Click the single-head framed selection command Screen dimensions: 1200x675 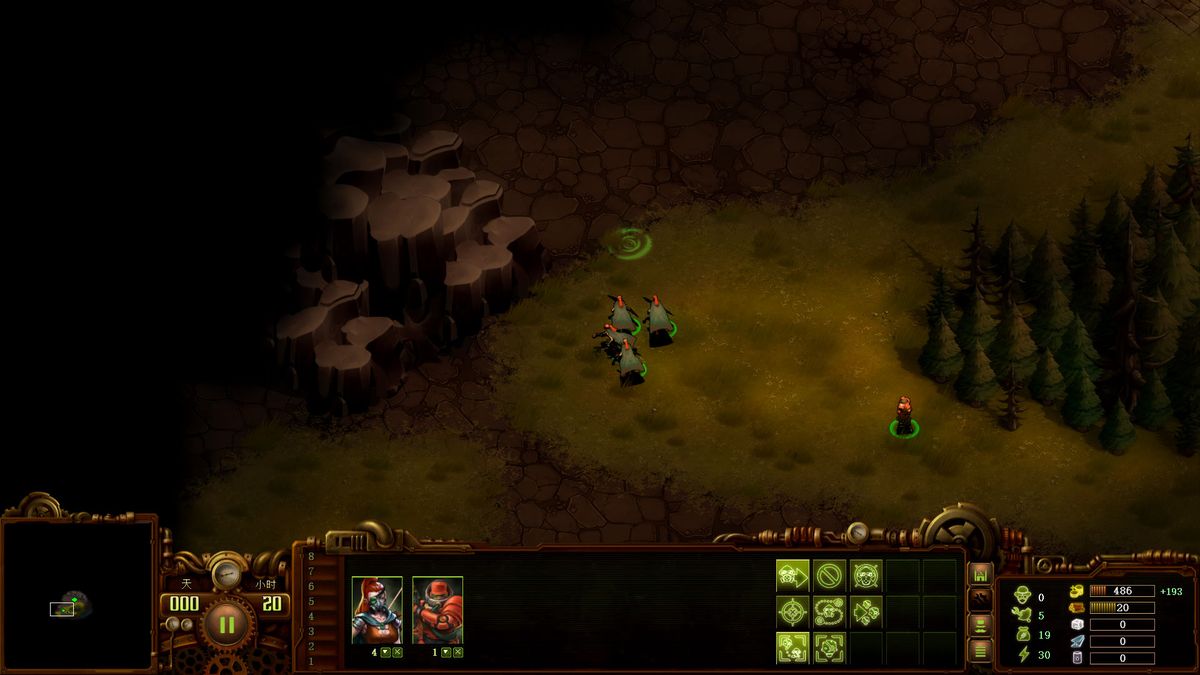pyautogui.click(x=830, y=647)
